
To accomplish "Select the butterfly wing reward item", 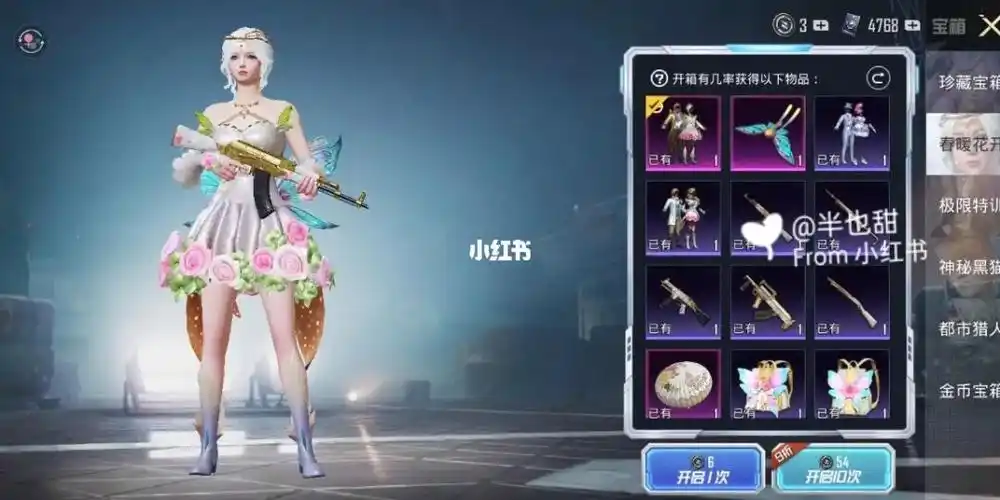I will (767, 133).
